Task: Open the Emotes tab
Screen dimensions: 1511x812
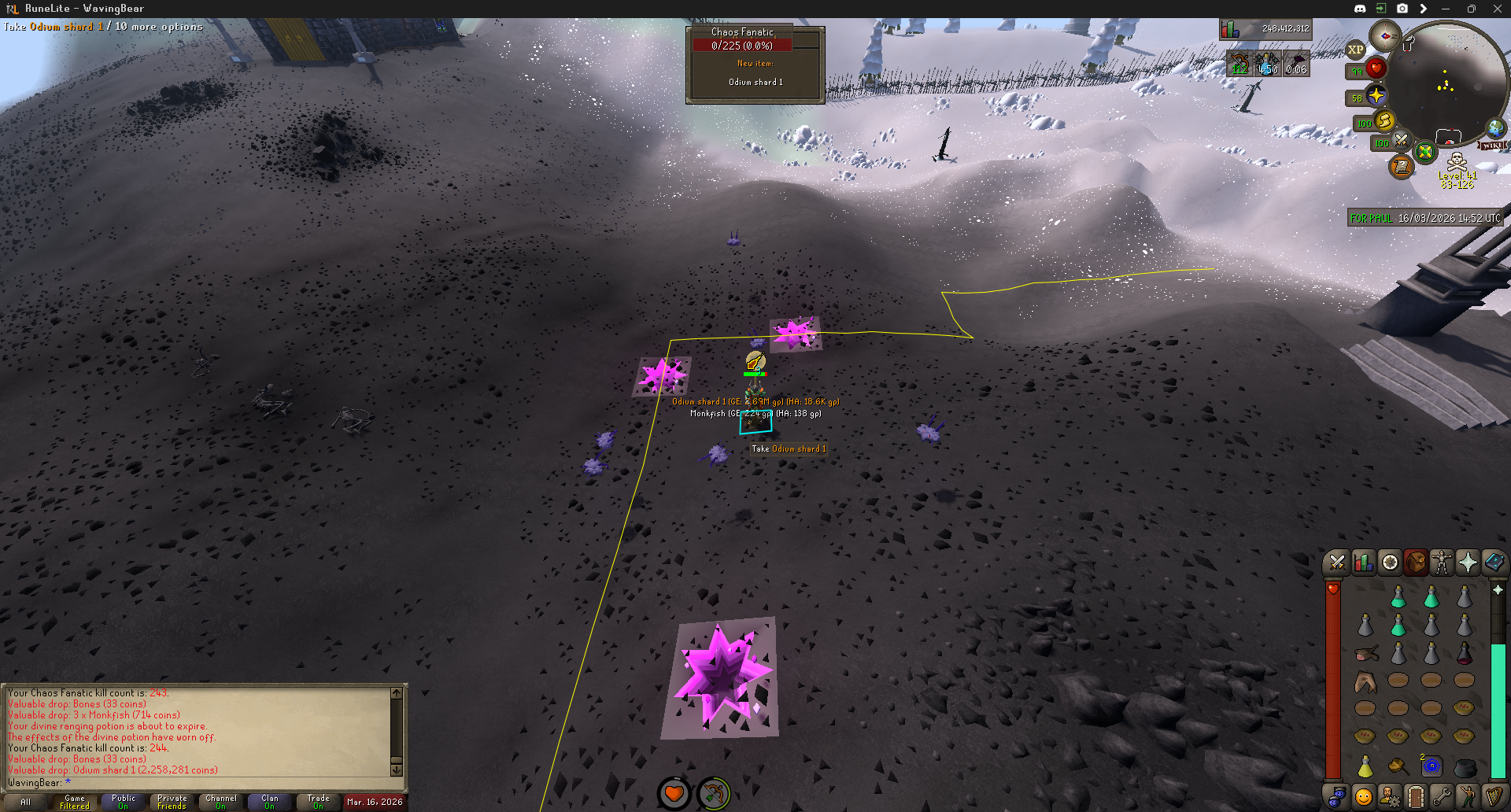Action: click(x=1468, y=796)
